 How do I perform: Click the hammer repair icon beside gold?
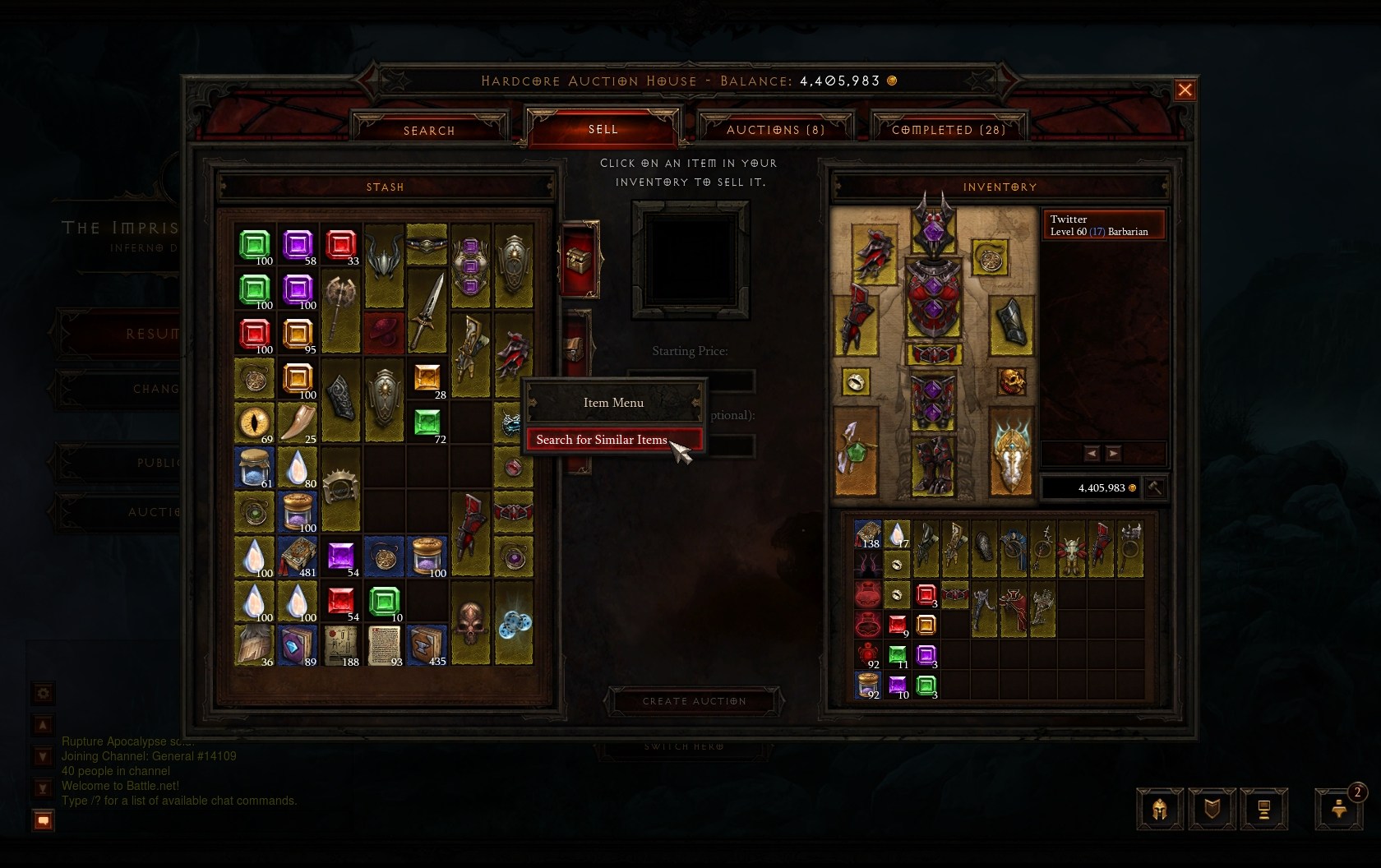coord(1155,487)
